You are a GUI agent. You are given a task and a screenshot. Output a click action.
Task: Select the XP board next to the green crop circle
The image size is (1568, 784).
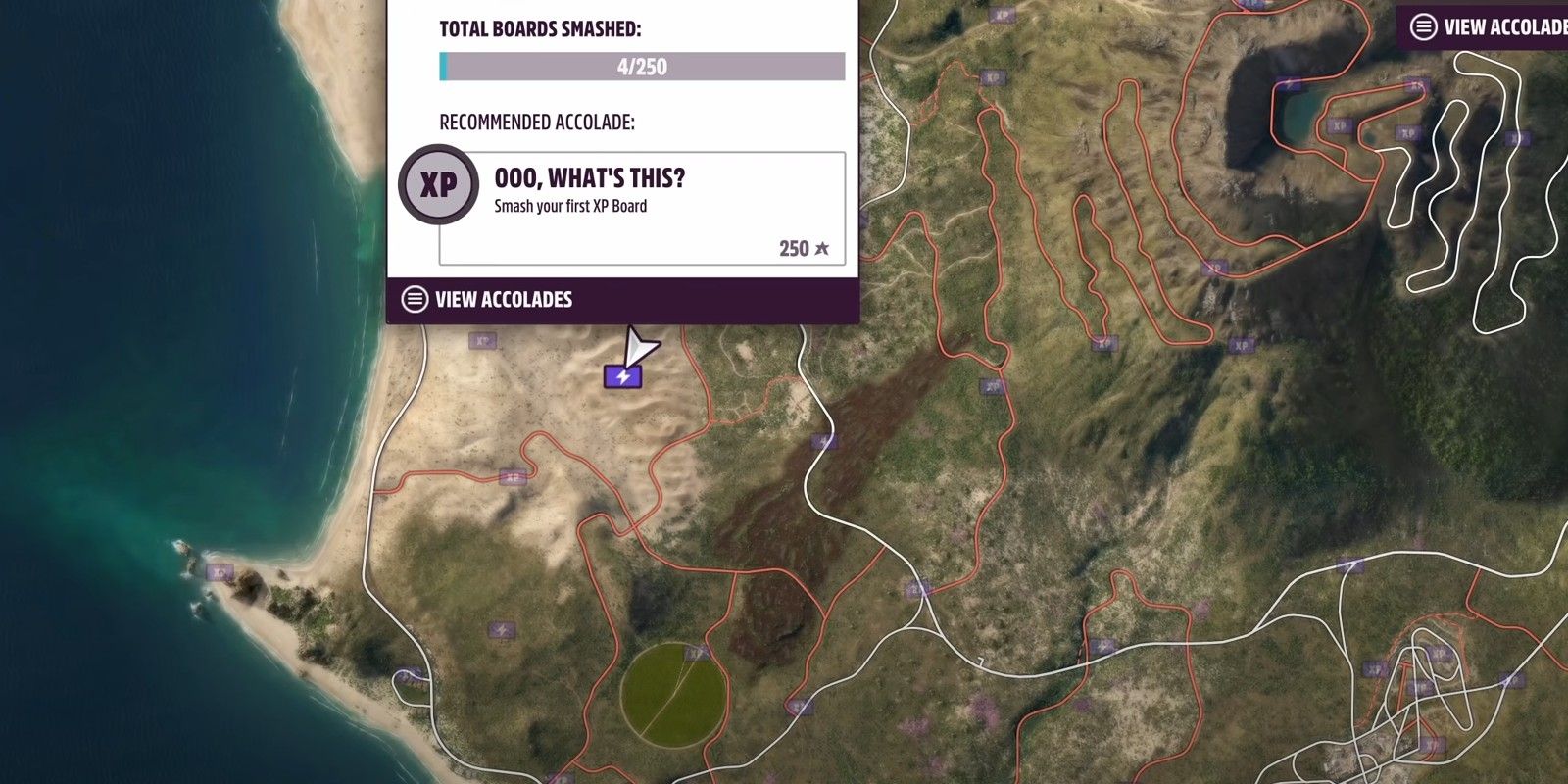(x=695, y=655)
